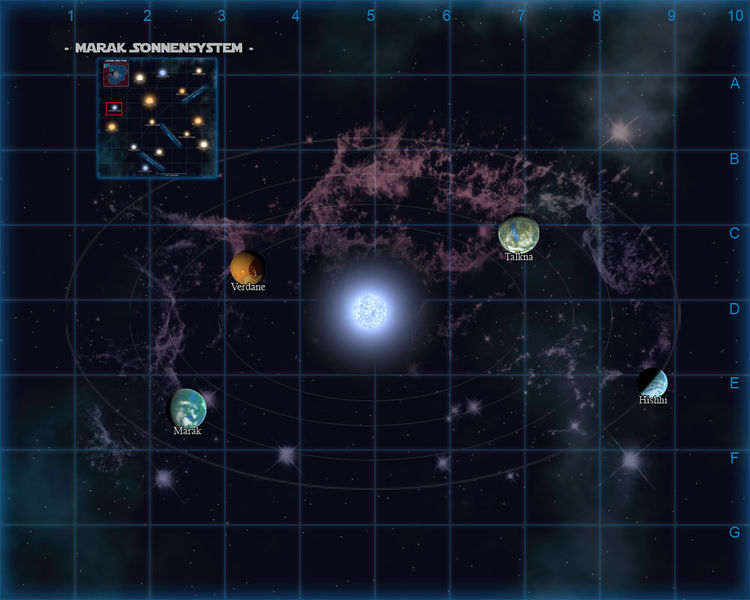Select the planet Hisilhi

tap(652, 382)
